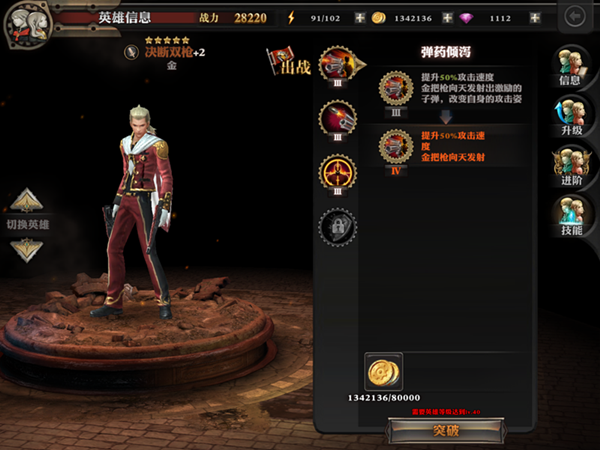Open the hero portrait in top-left corner
This screenshot has width=600, height=450.
[26, 24]
